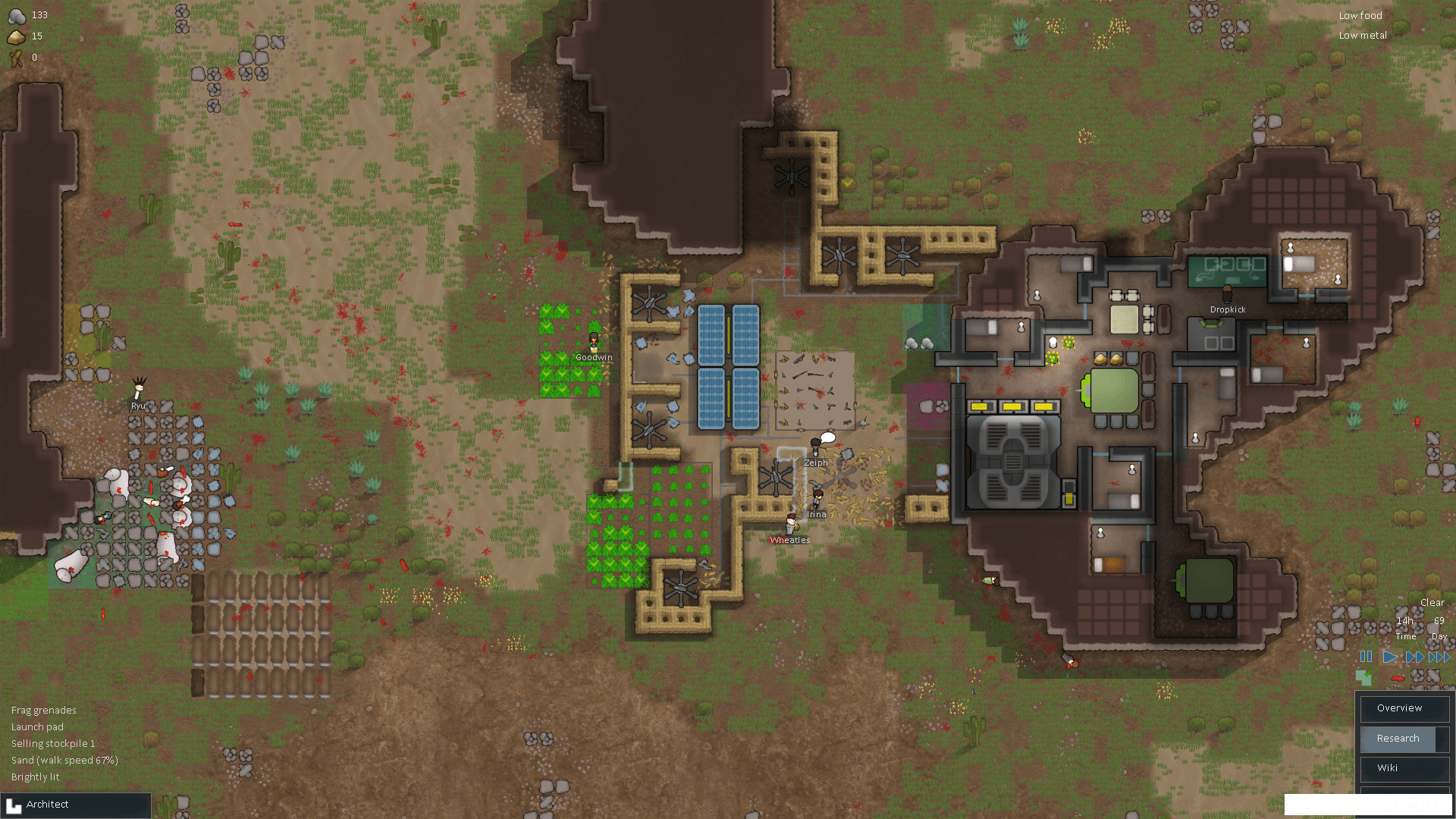Activate triple-speed fast forward icon
The width and height of the screenshot is (1456, 819).
pos(1439,657)
